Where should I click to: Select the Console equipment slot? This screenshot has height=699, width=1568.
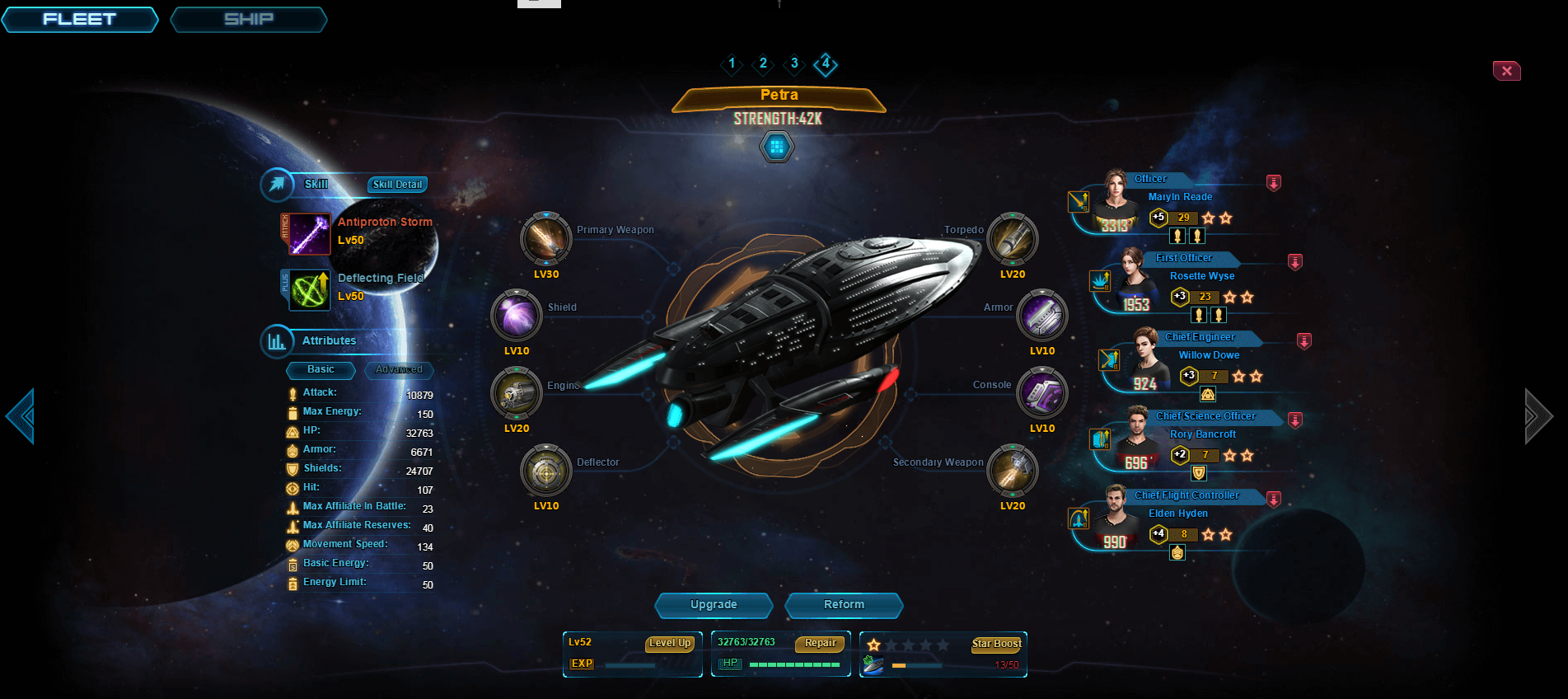coord(1042,393)
